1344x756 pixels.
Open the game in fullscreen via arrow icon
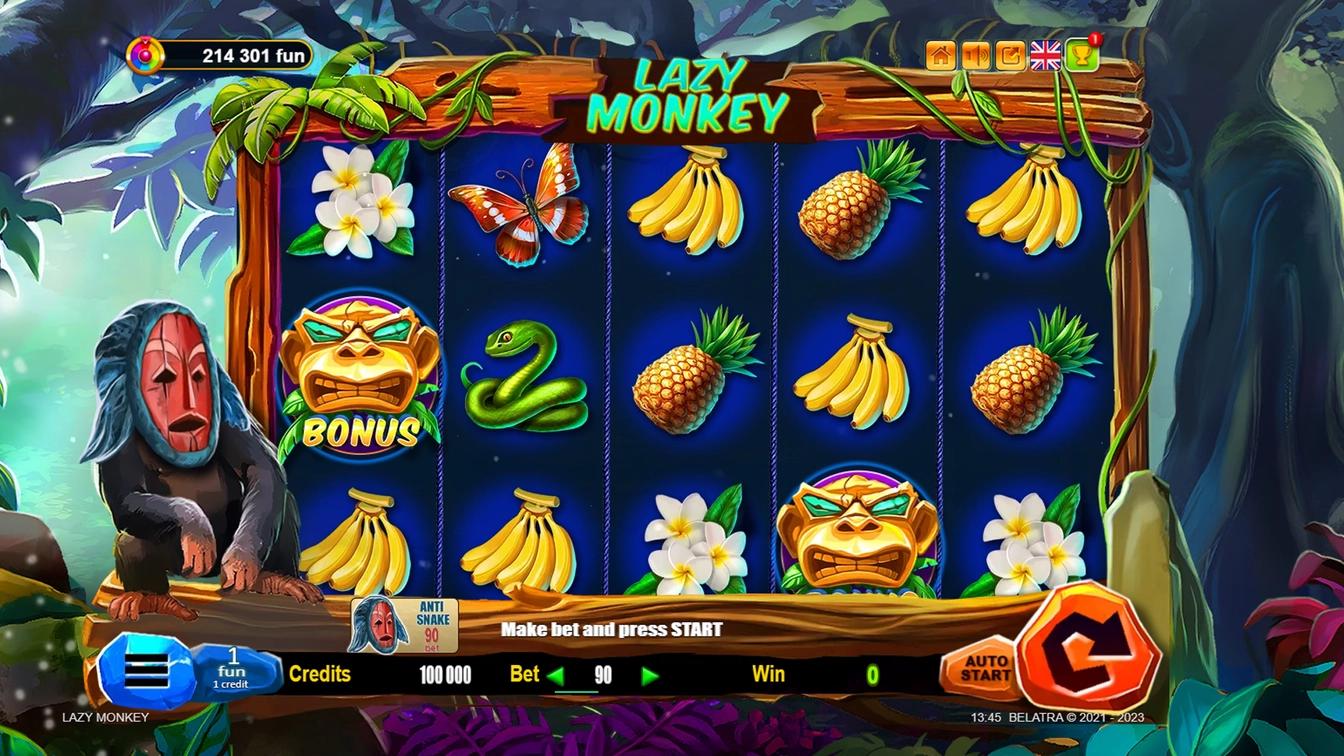coord(1011,56)
